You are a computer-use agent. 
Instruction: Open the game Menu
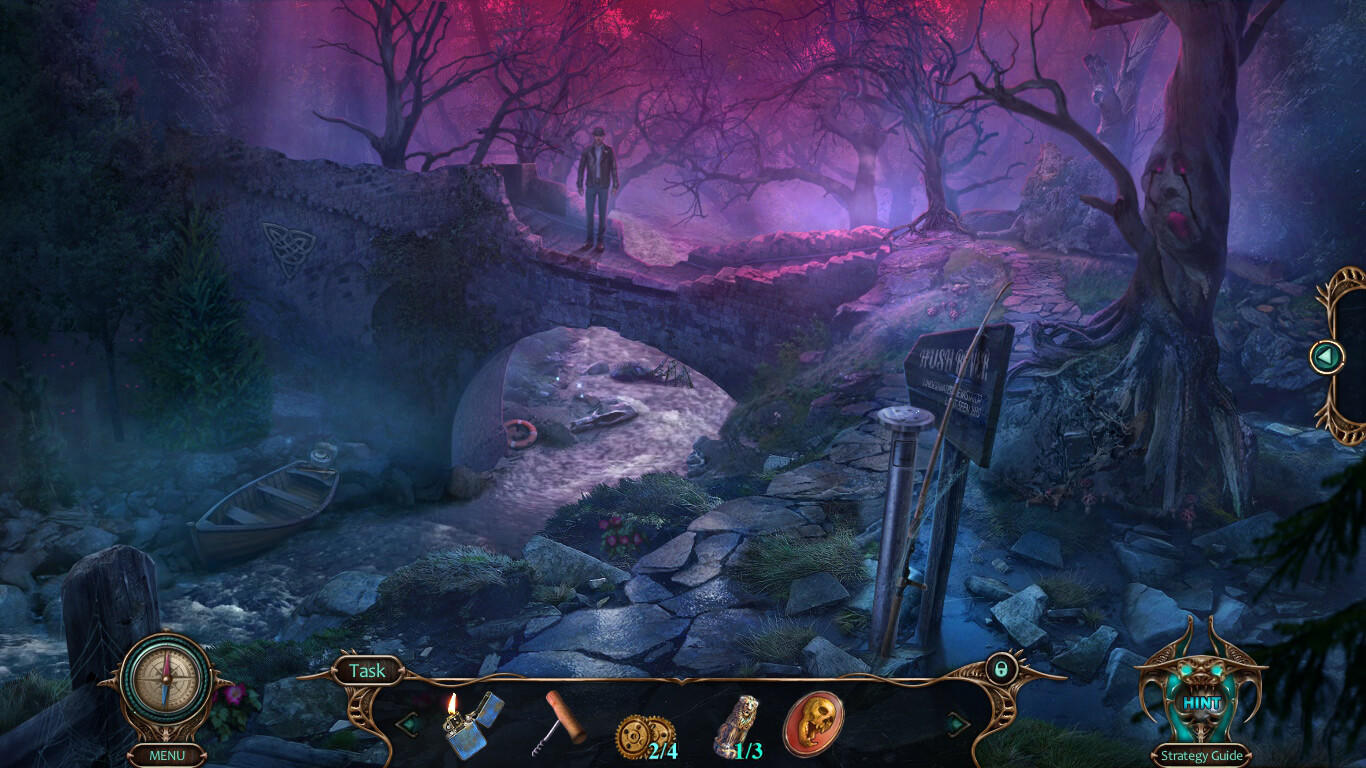coord(170,755)
